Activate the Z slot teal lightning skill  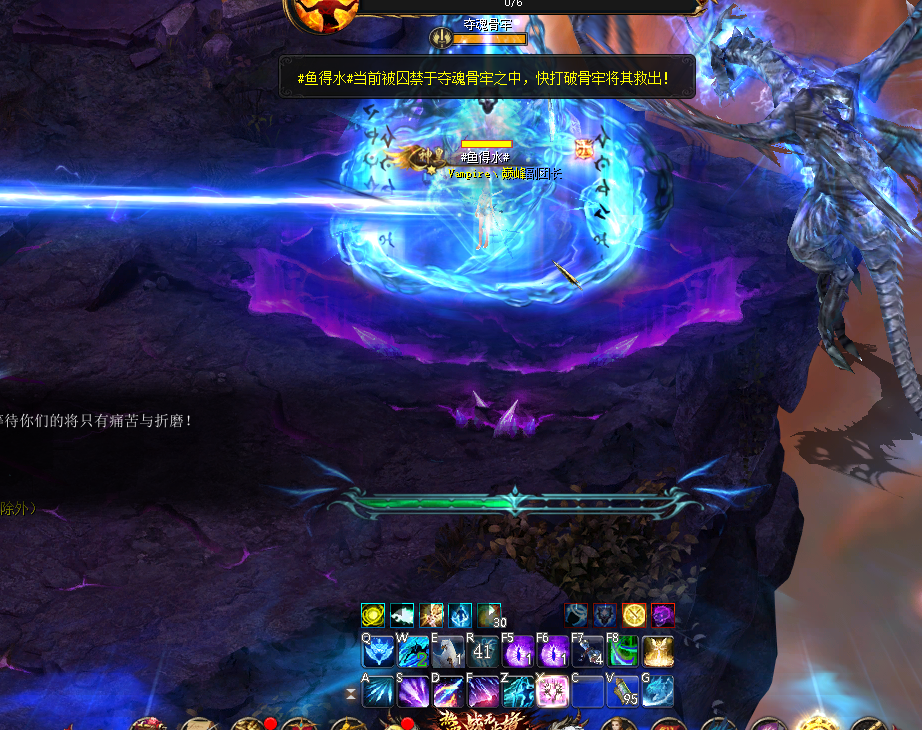coord(518,691)
